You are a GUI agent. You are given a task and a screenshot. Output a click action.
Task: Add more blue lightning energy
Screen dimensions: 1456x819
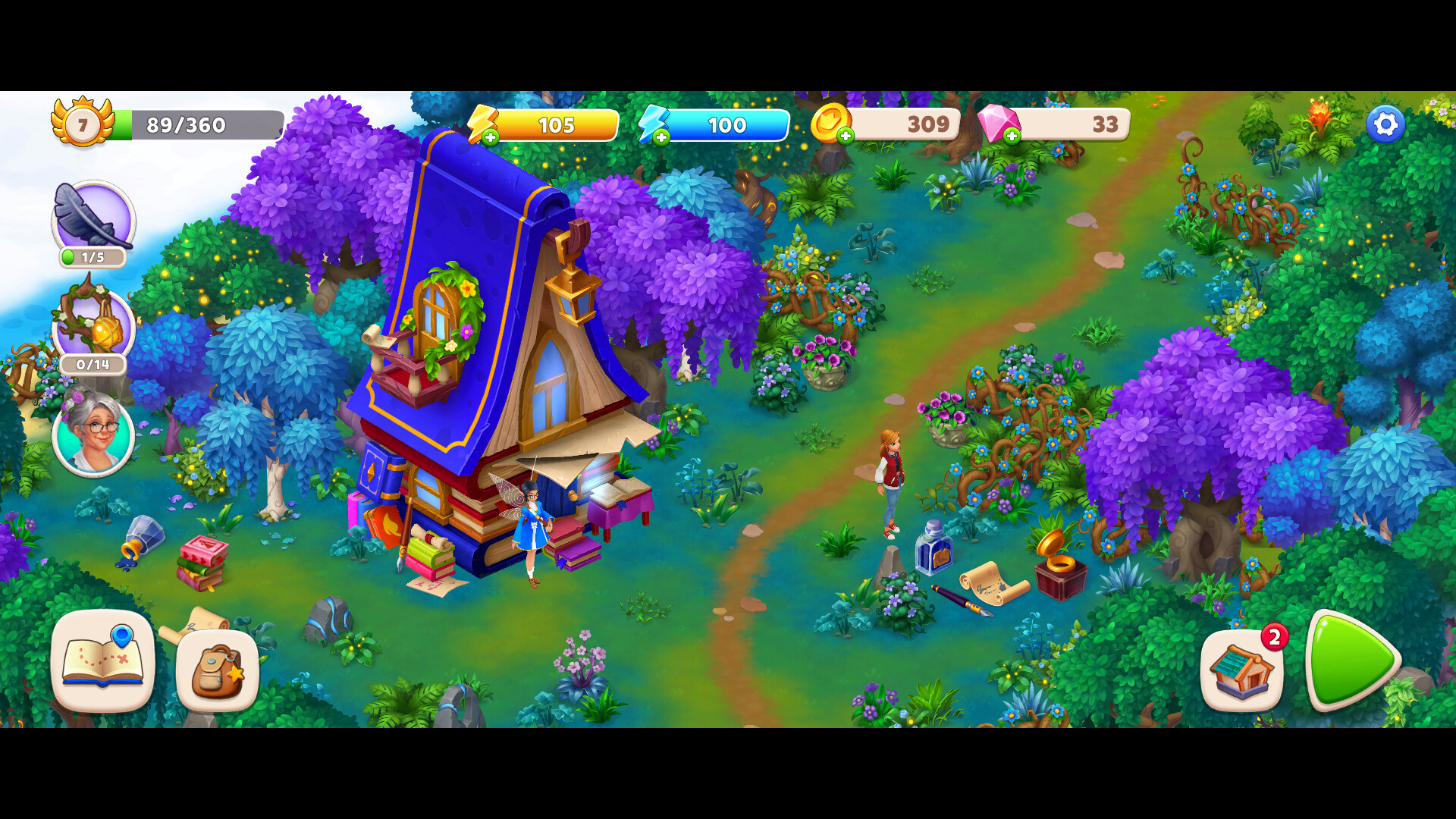[x=663, y=137]
